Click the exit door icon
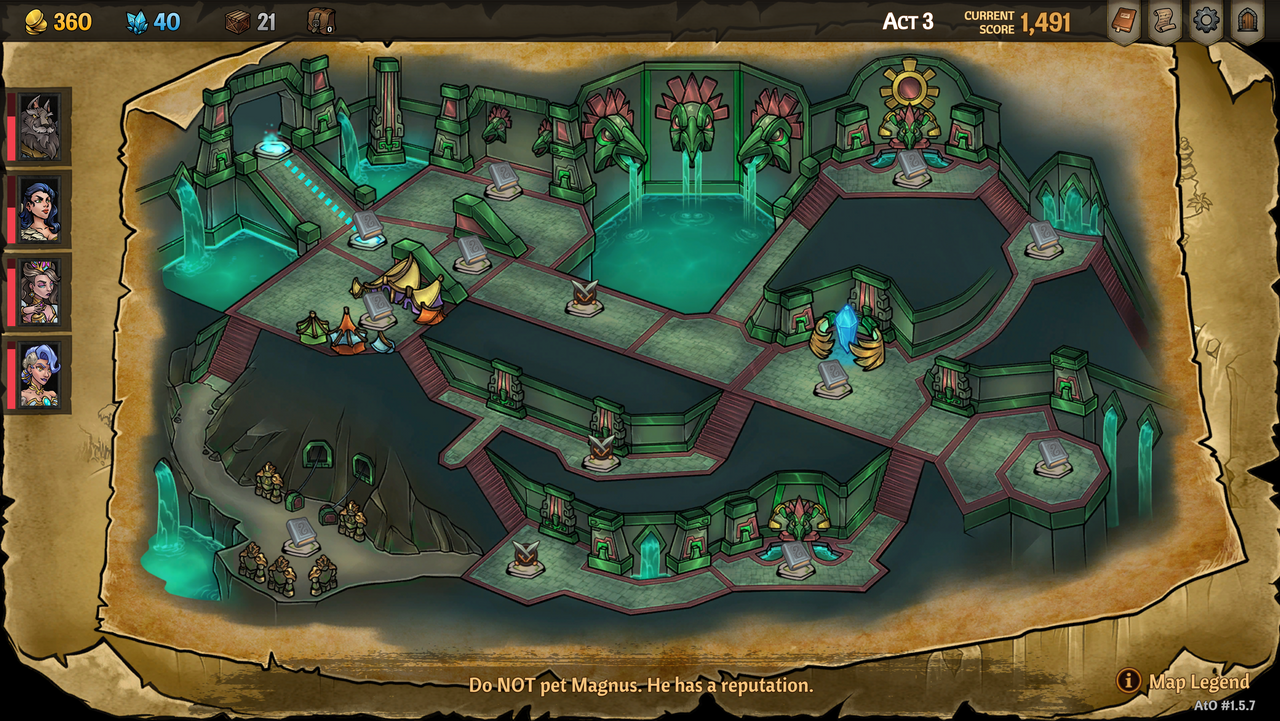 pyautogui.click(x=1246, y=20)
